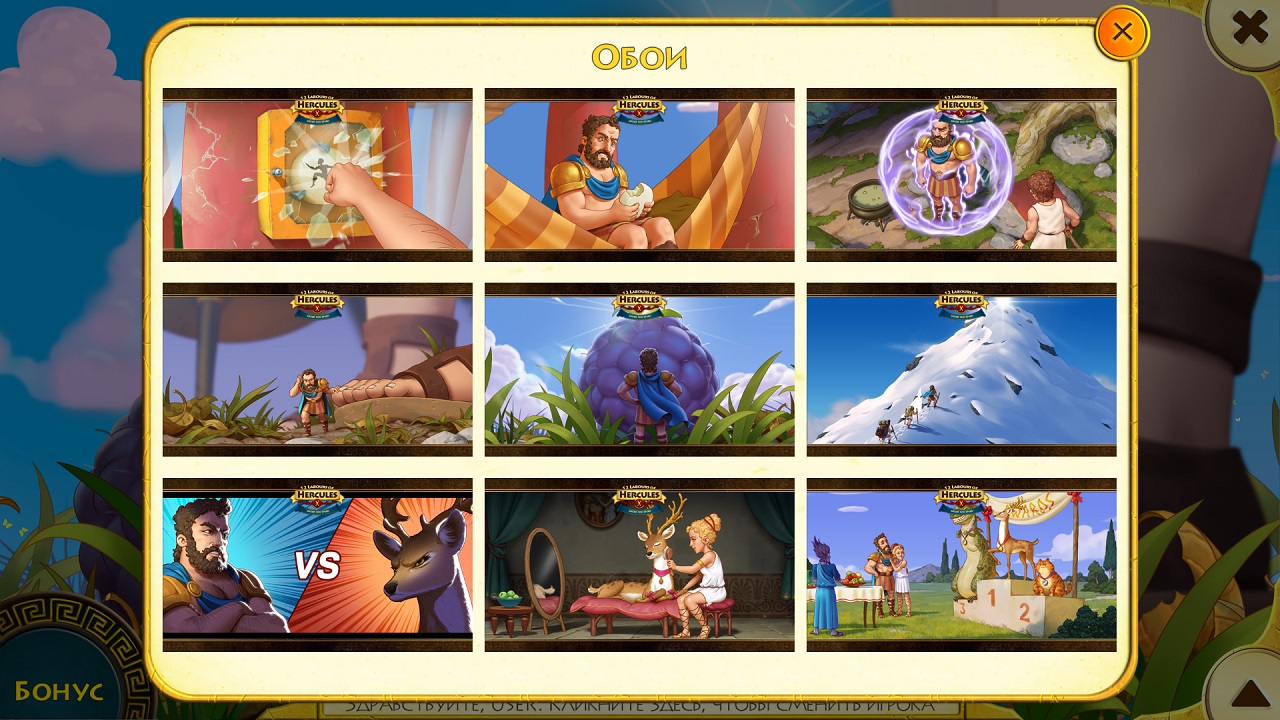
Task: Select the fist smashing glass wallpaper
Action: (317, 175)
